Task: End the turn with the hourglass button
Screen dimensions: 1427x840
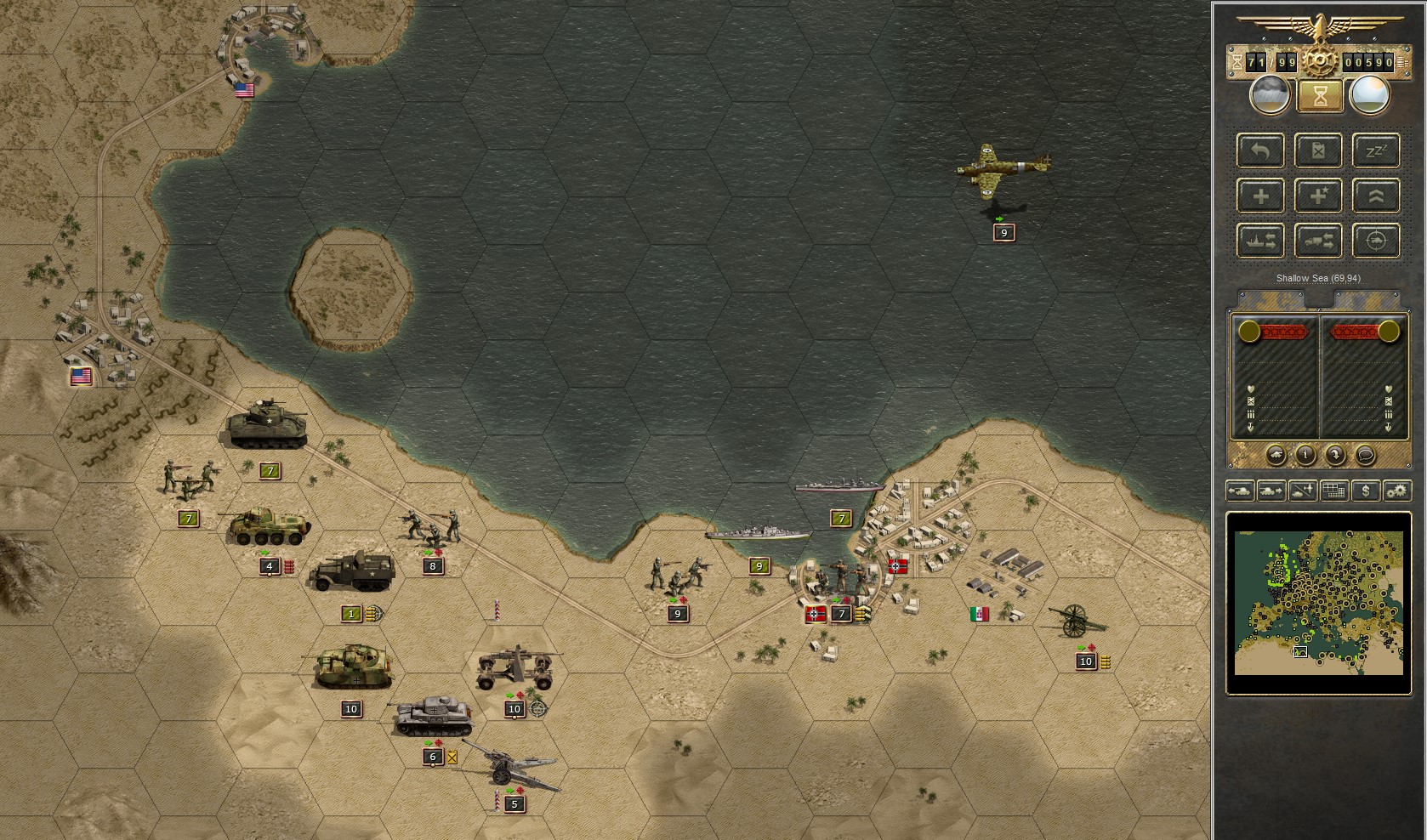Action: point(1319,96)
